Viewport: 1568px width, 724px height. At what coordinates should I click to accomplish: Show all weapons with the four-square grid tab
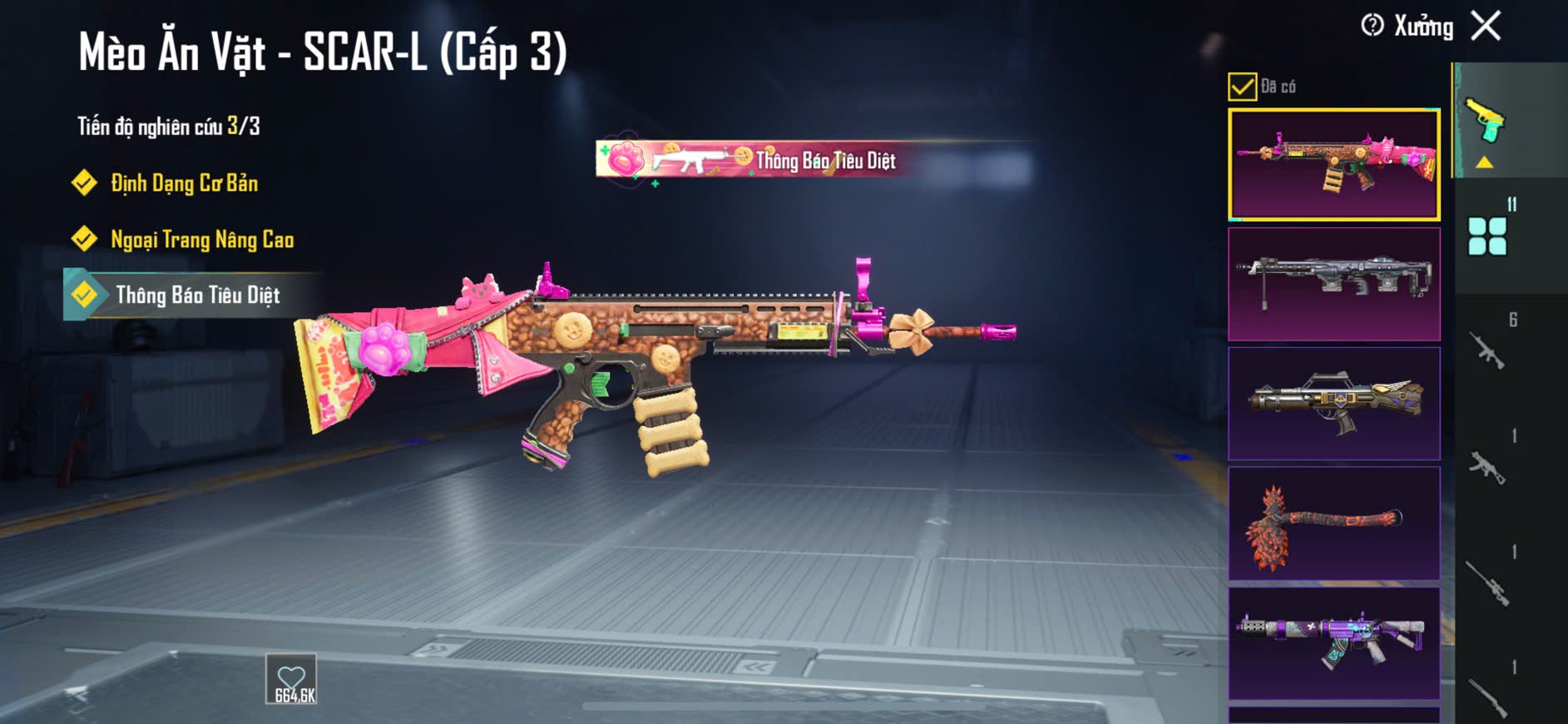[x=1487, y=236]
